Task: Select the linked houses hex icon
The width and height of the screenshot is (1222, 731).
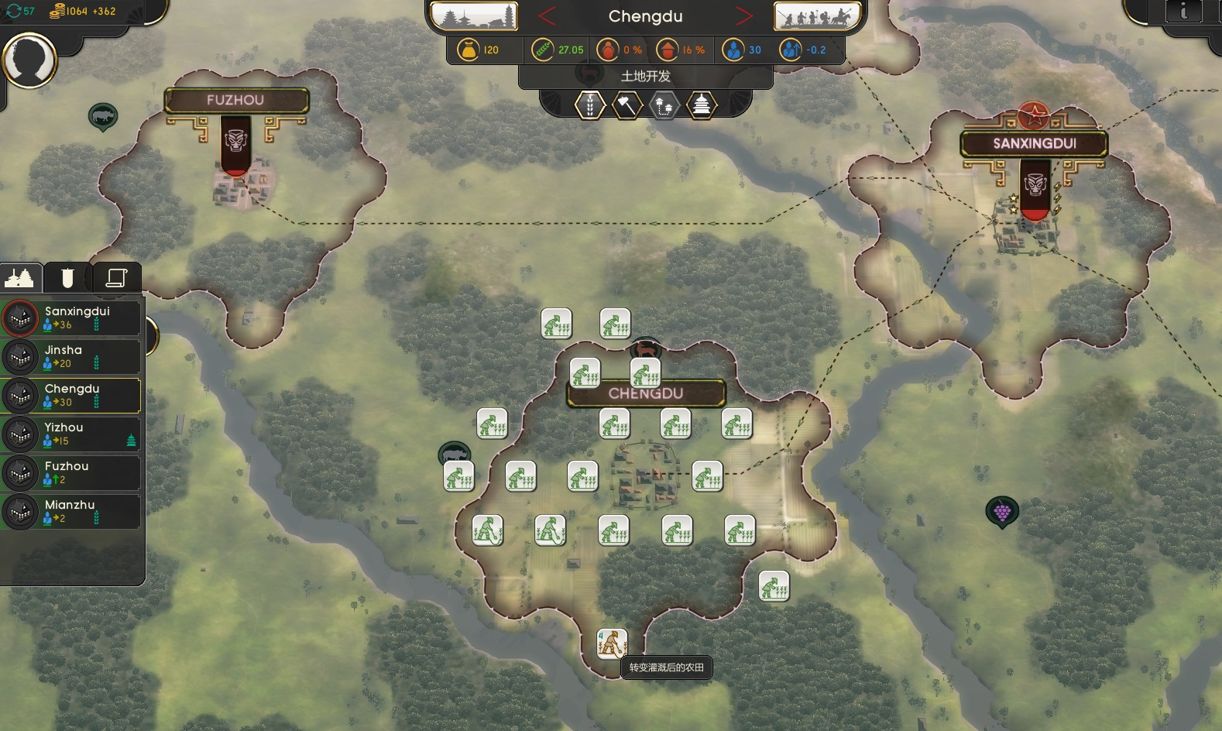Action: (664, 105)
